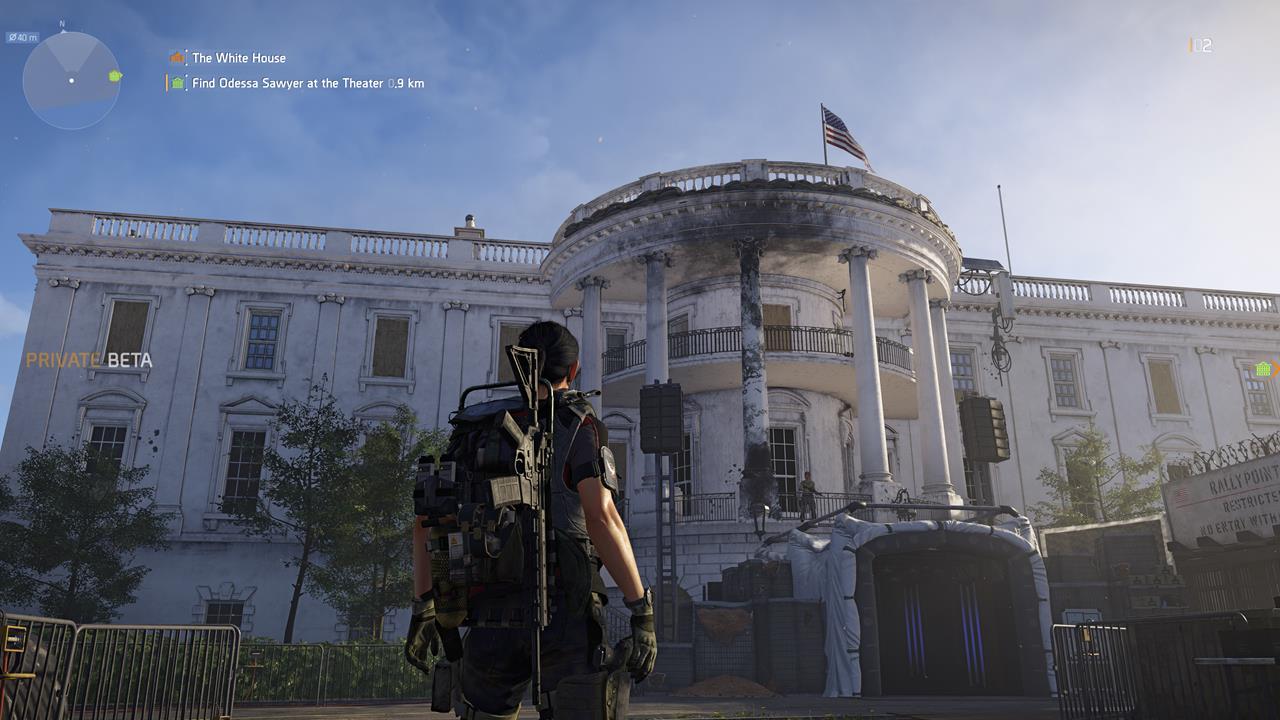This screenshot has width=1280, height=720.
Task: Click the green objective marker on the minimap
Action: [113, 78]
